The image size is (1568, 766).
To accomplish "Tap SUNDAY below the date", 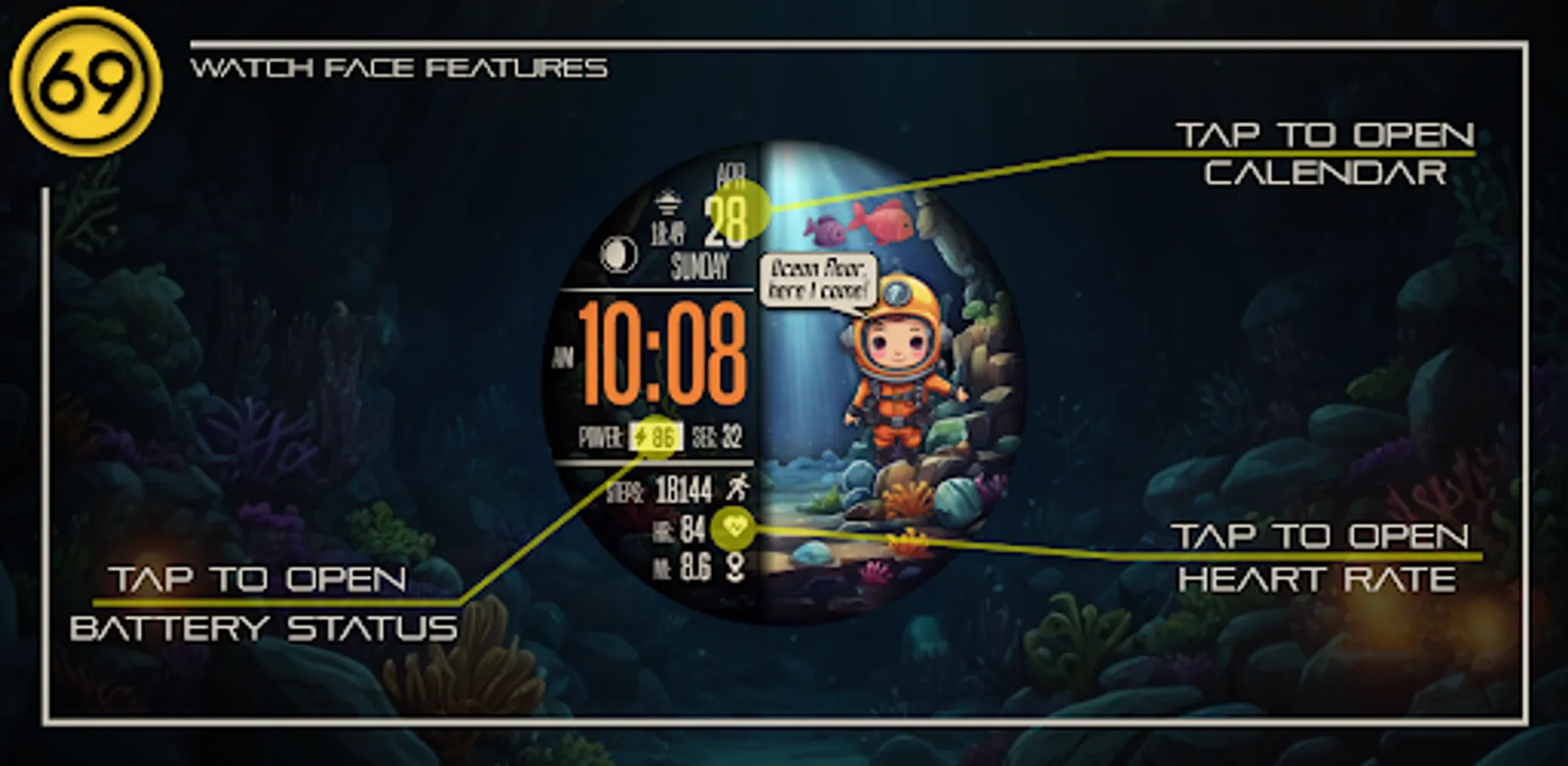I will (x=699, y=266).
